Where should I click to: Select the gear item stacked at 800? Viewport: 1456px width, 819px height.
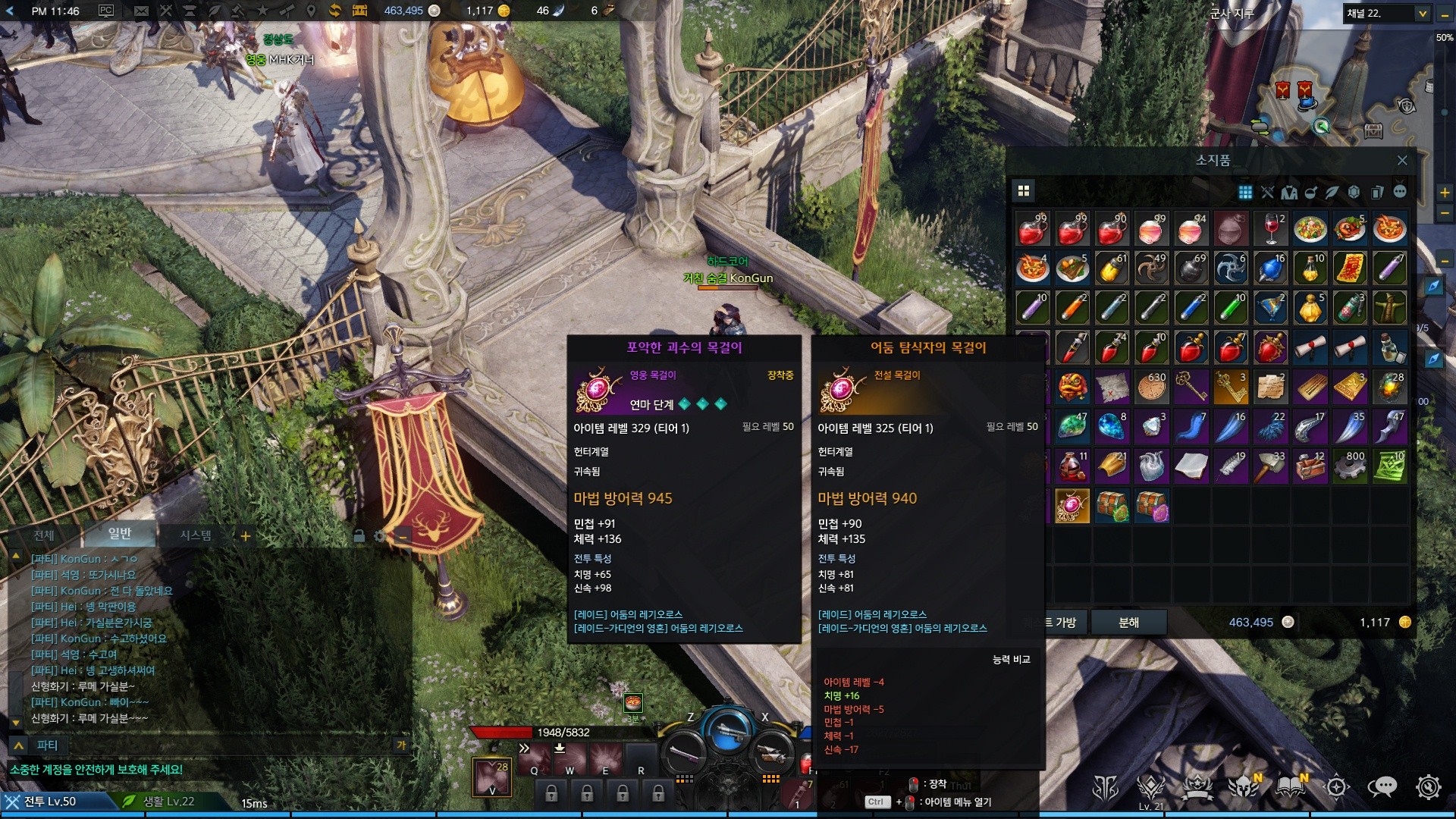pos(1350,466)
